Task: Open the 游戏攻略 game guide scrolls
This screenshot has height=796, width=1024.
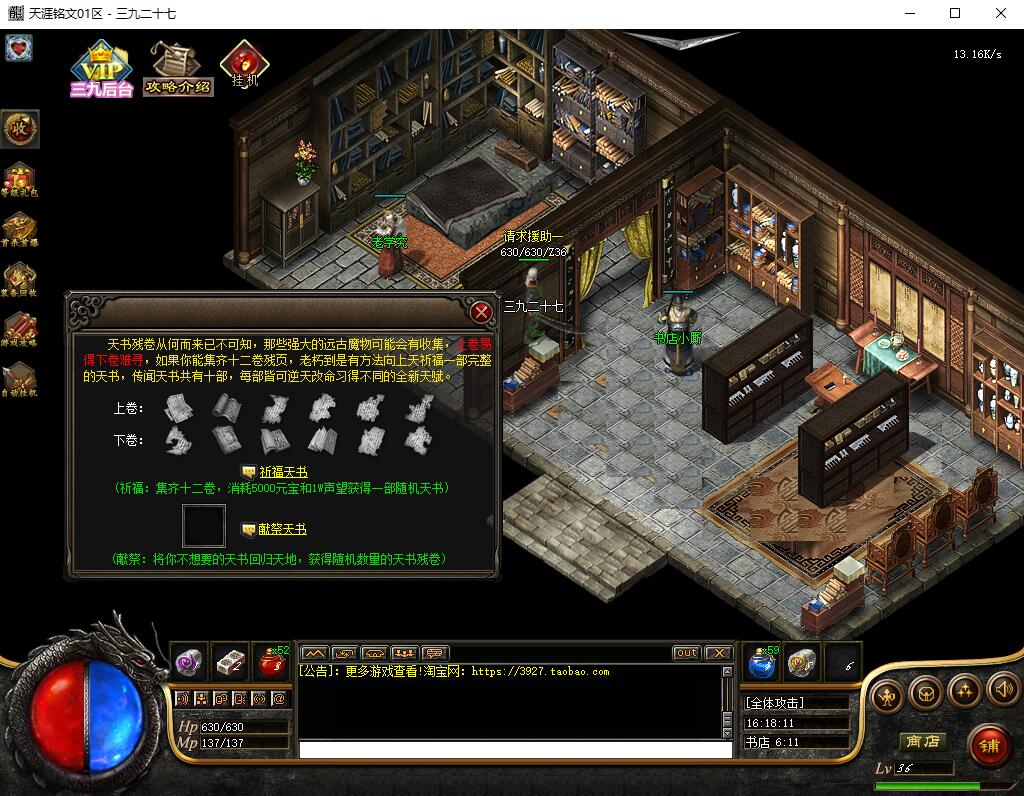Action: (x=20, y=330)
